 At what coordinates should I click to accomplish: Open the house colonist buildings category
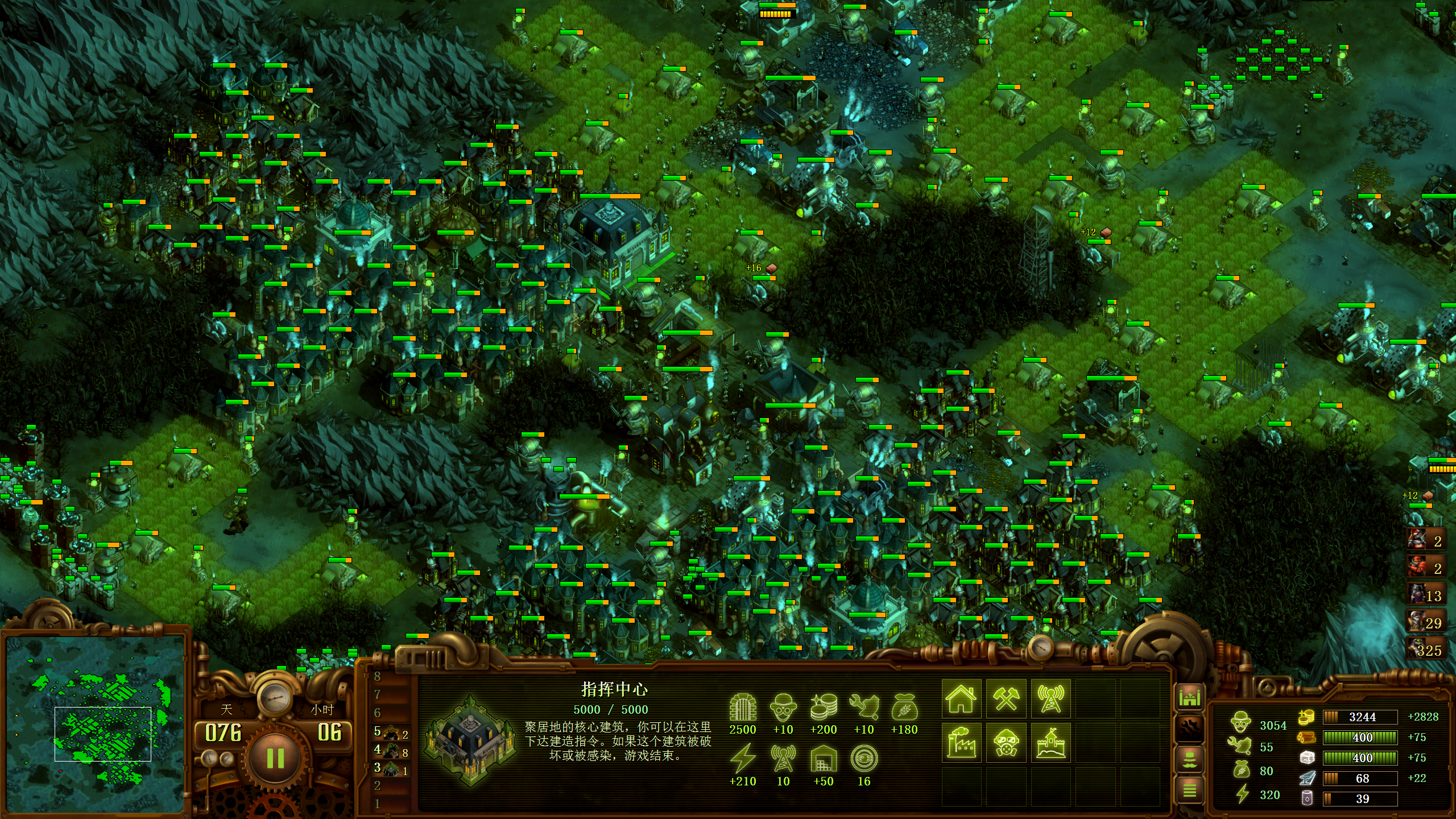[x=961, y=698]
